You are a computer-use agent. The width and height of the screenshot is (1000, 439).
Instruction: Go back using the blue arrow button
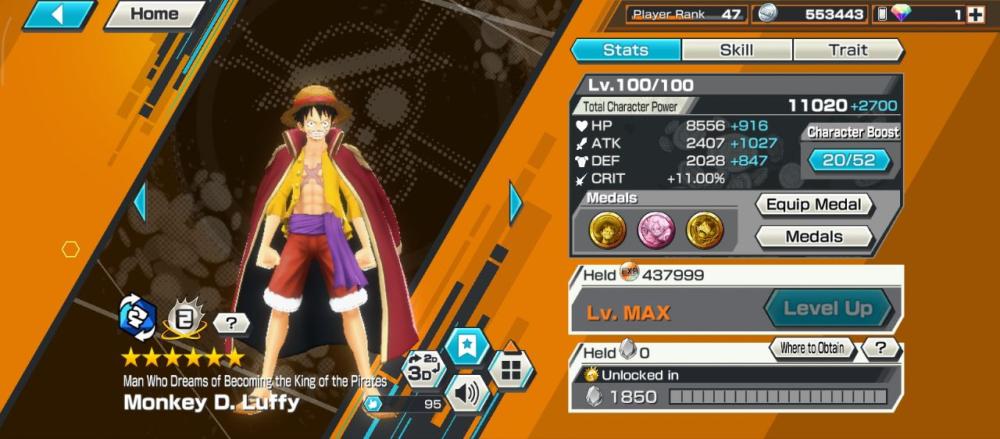pos(57,14)
